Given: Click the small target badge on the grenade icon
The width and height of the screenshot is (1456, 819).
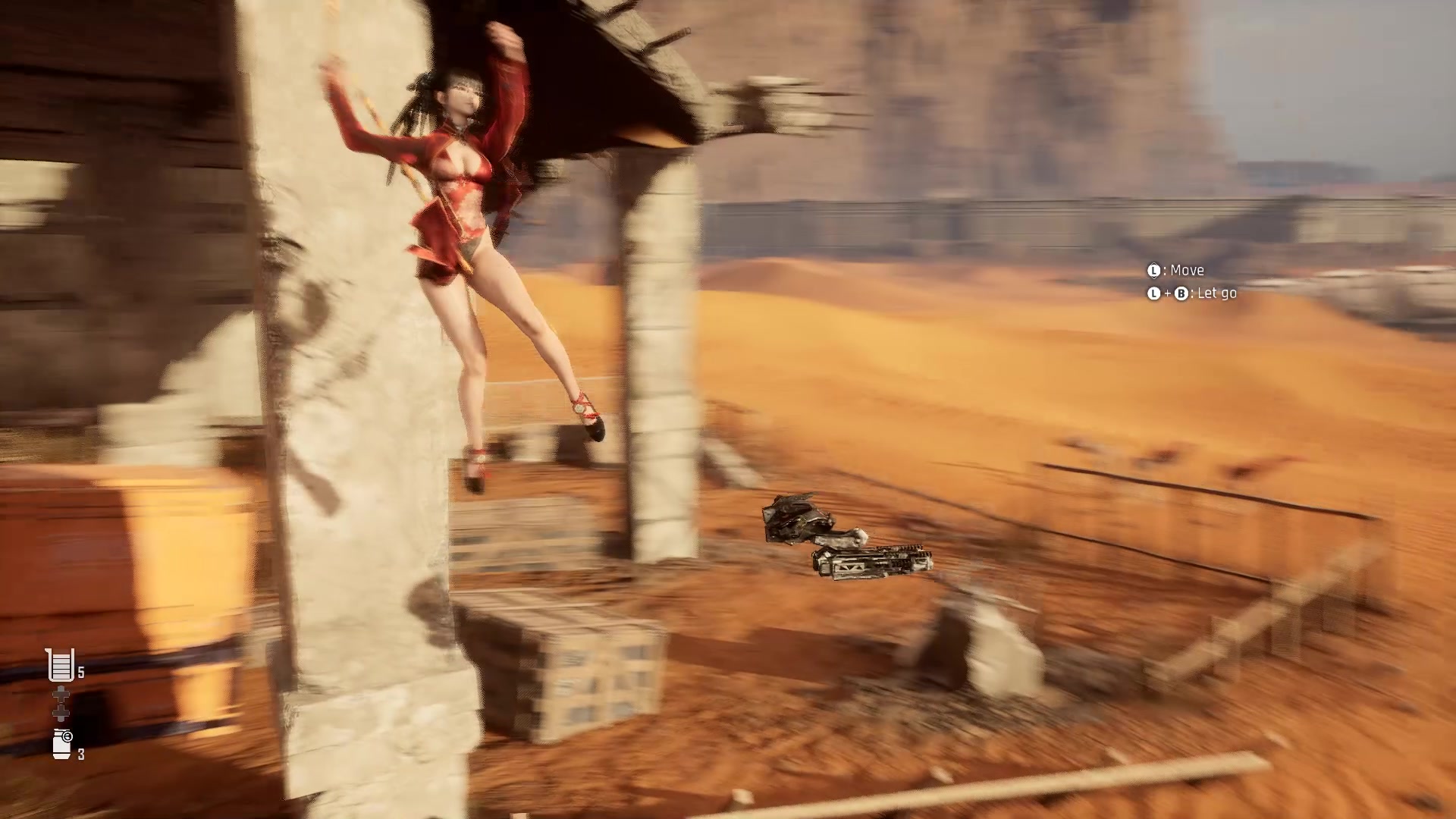Looking at the screenshot, I should (67, 736).
